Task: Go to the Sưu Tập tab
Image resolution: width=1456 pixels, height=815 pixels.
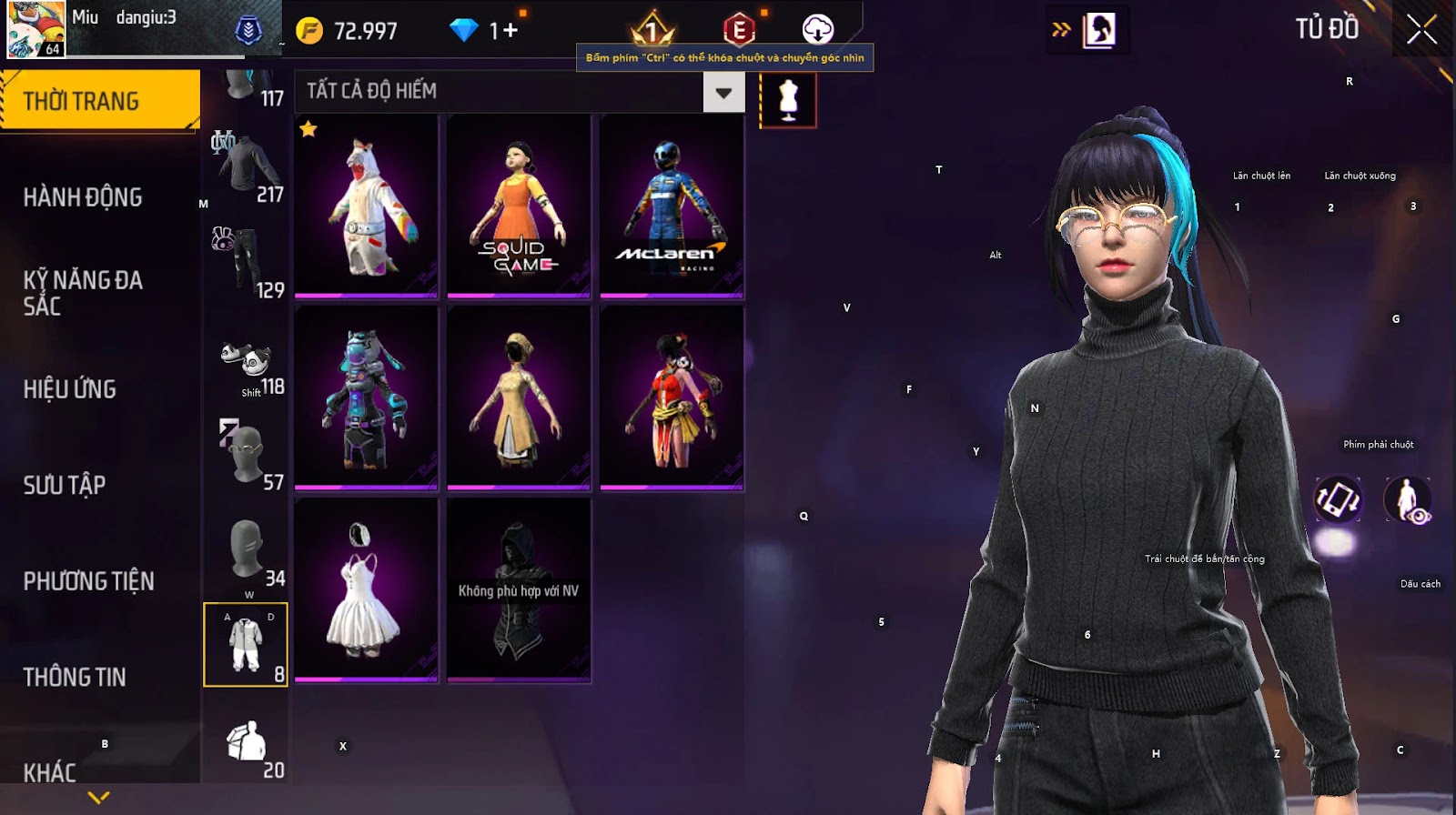Action: (x=65, y=485)
